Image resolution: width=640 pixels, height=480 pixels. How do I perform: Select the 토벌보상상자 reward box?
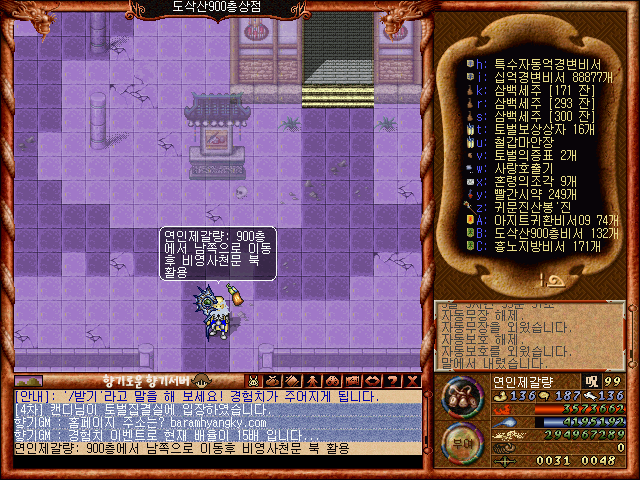coord(530,128)
